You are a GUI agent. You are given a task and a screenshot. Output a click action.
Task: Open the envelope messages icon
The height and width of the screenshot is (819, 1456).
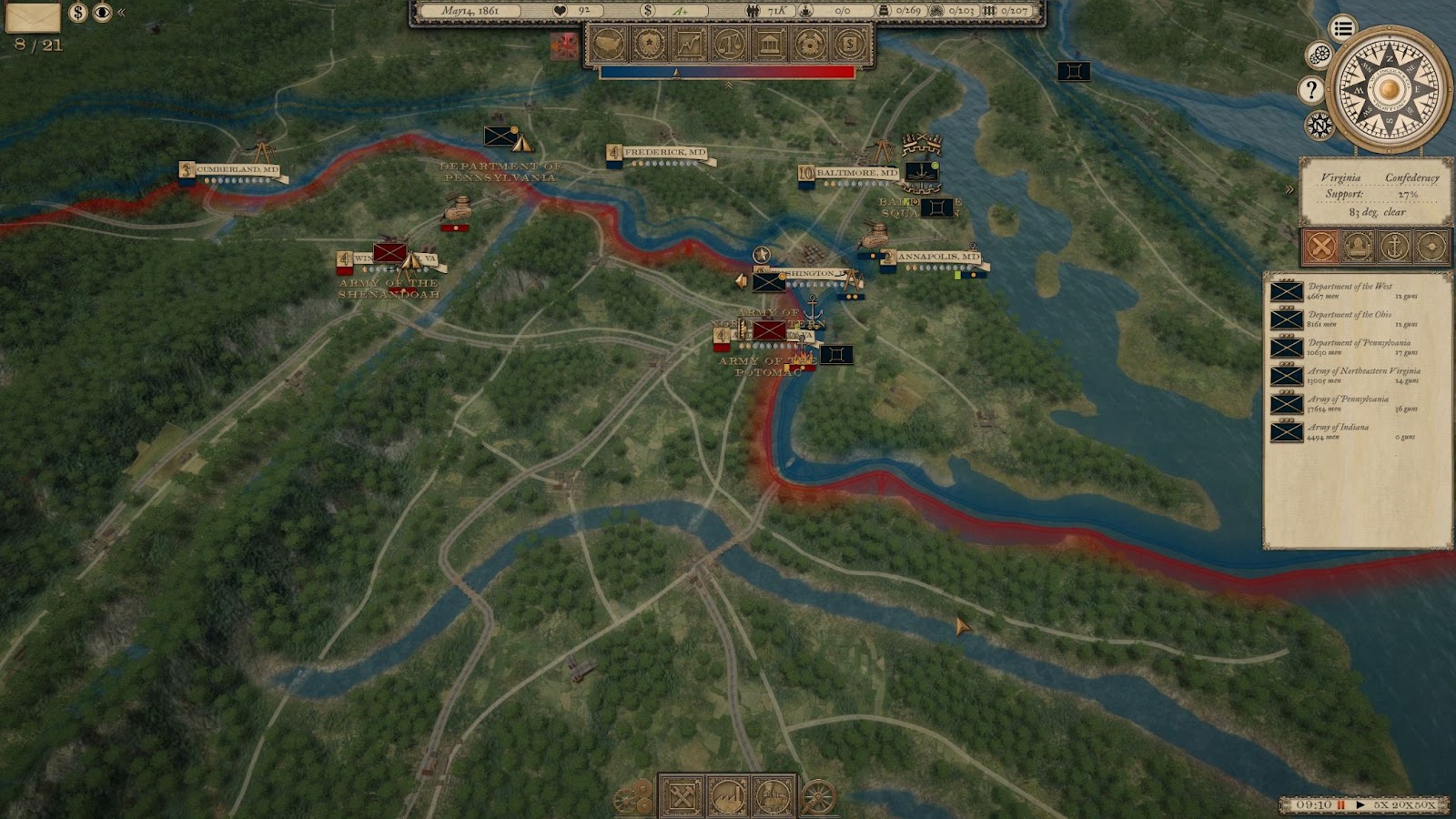[x=33, y=16]
